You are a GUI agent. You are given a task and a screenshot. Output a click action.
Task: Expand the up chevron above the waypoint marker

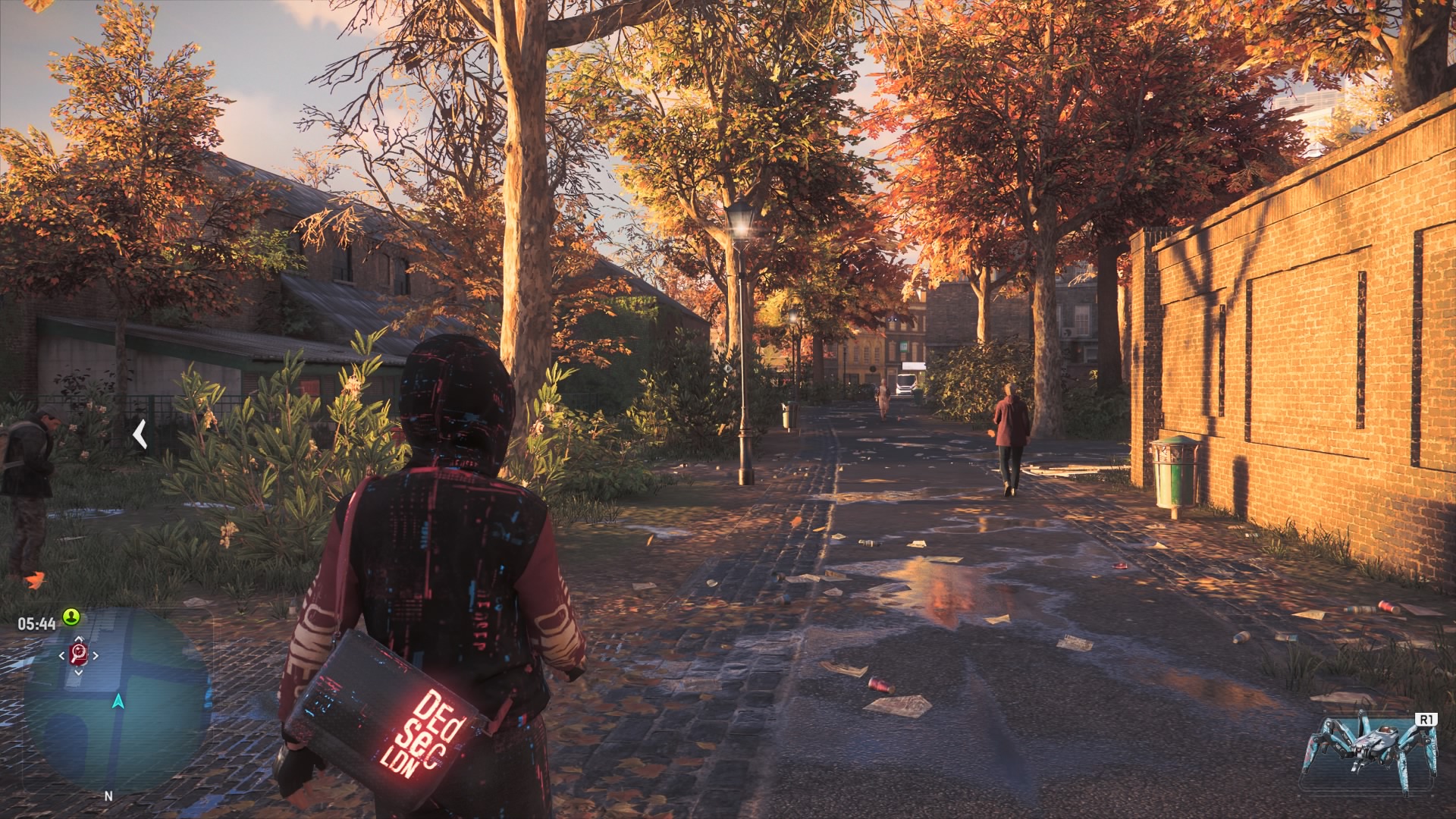tap(78, 636)
